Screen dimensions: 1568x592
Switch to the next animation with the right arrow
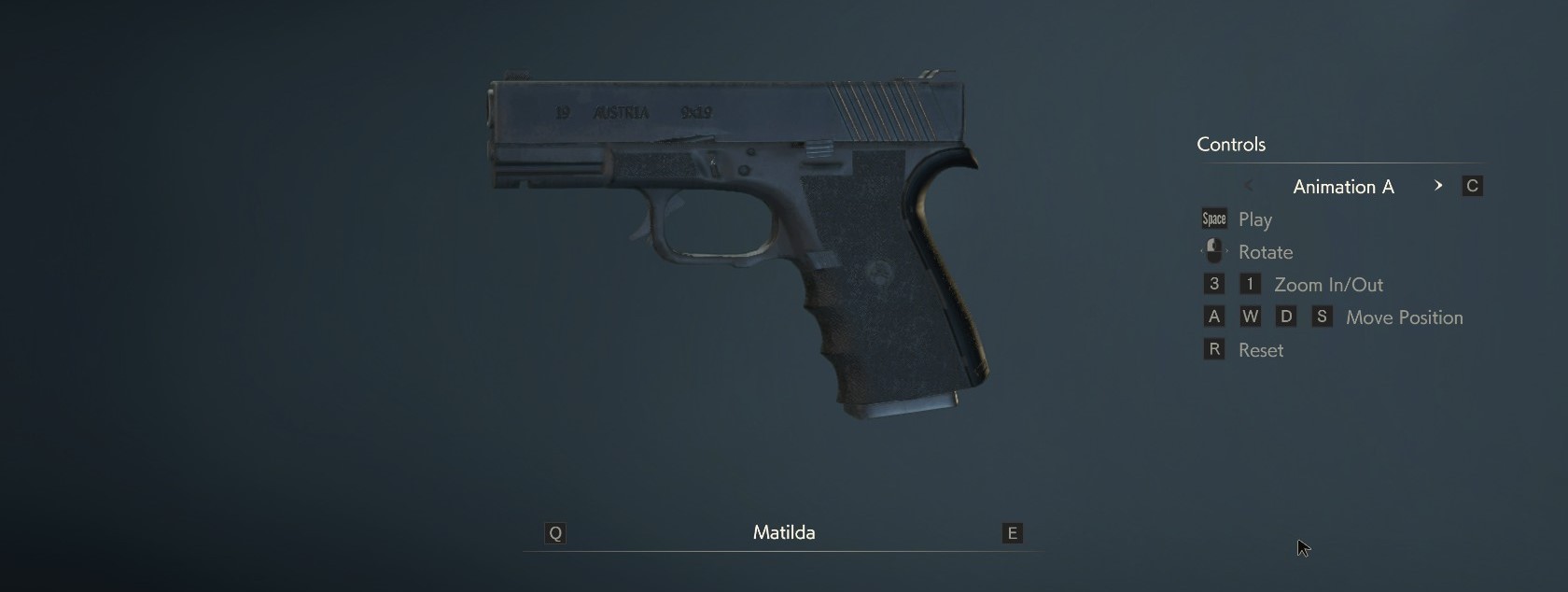[x=1438, y=186]
